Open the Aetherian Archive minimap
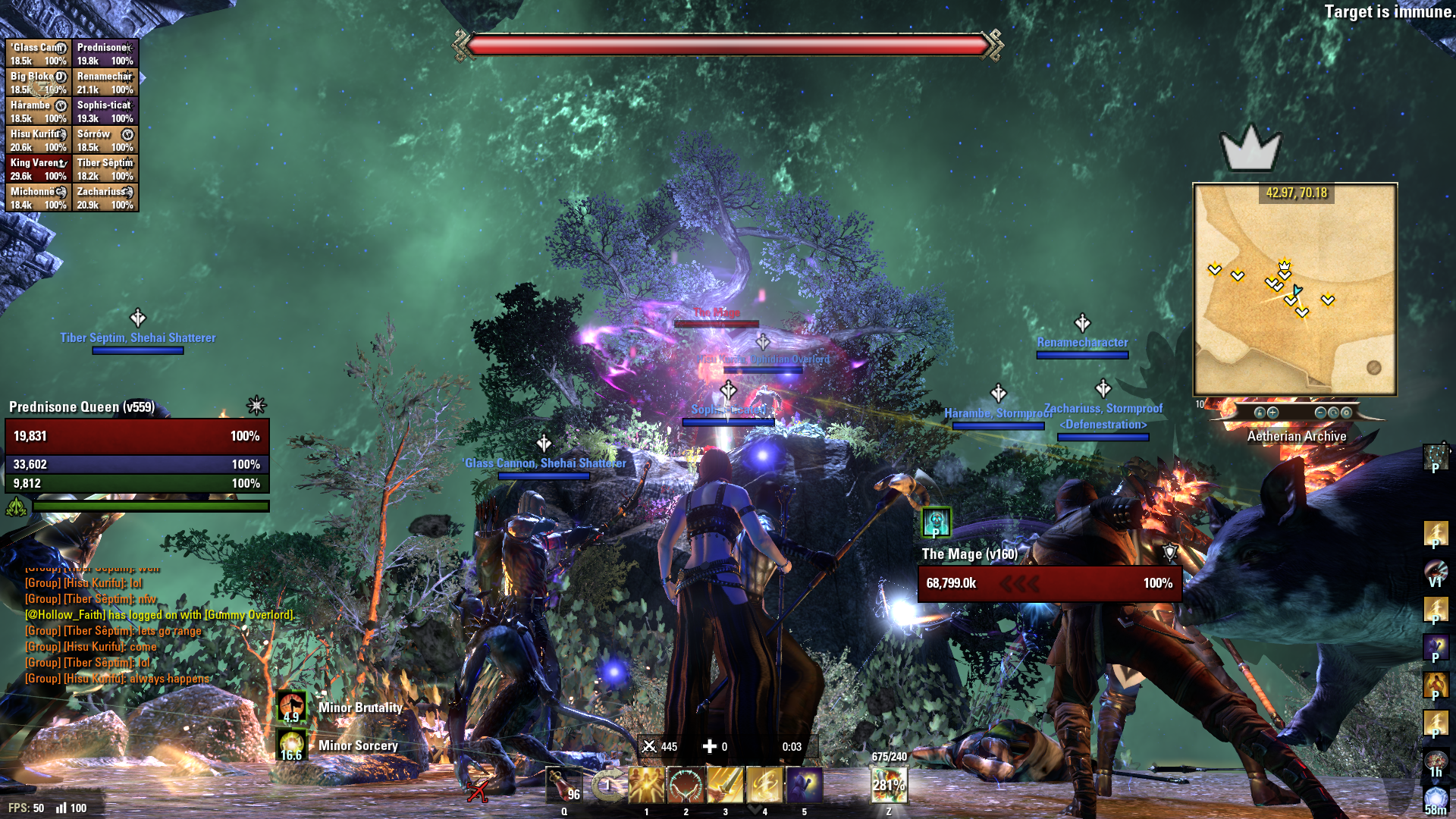The width and height of the screenshot is (1456, 819). pyautogui.click(x=1294, y=289)
